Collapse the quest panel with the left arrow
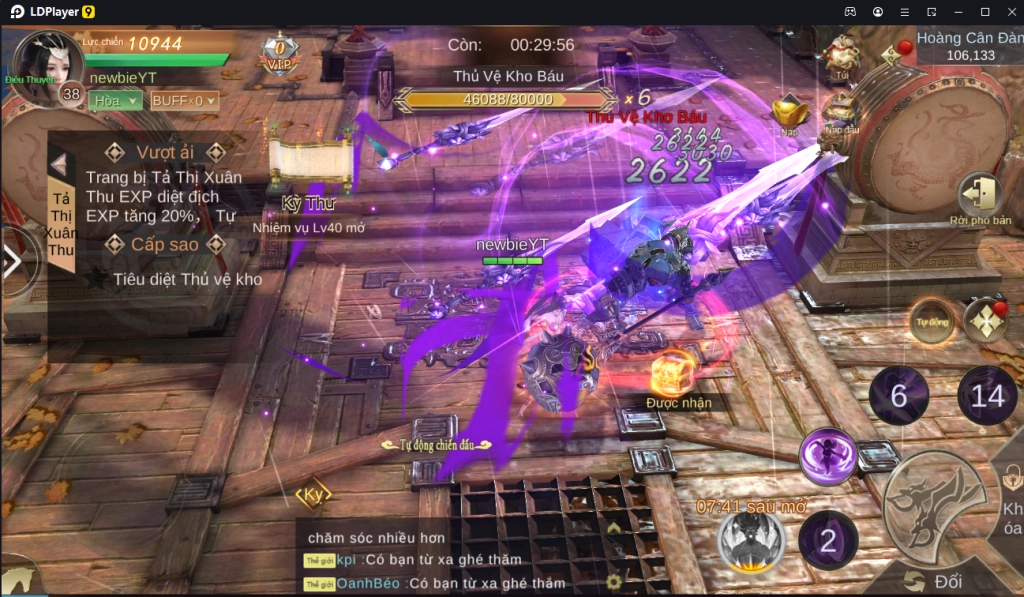 point(60,164)
